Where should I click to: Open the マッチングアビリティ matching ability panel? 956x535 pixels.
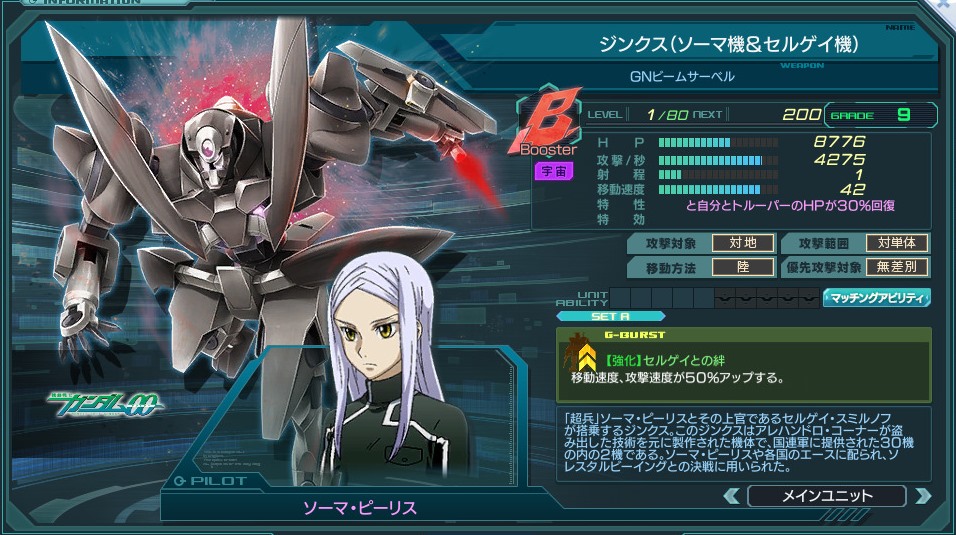876,298
